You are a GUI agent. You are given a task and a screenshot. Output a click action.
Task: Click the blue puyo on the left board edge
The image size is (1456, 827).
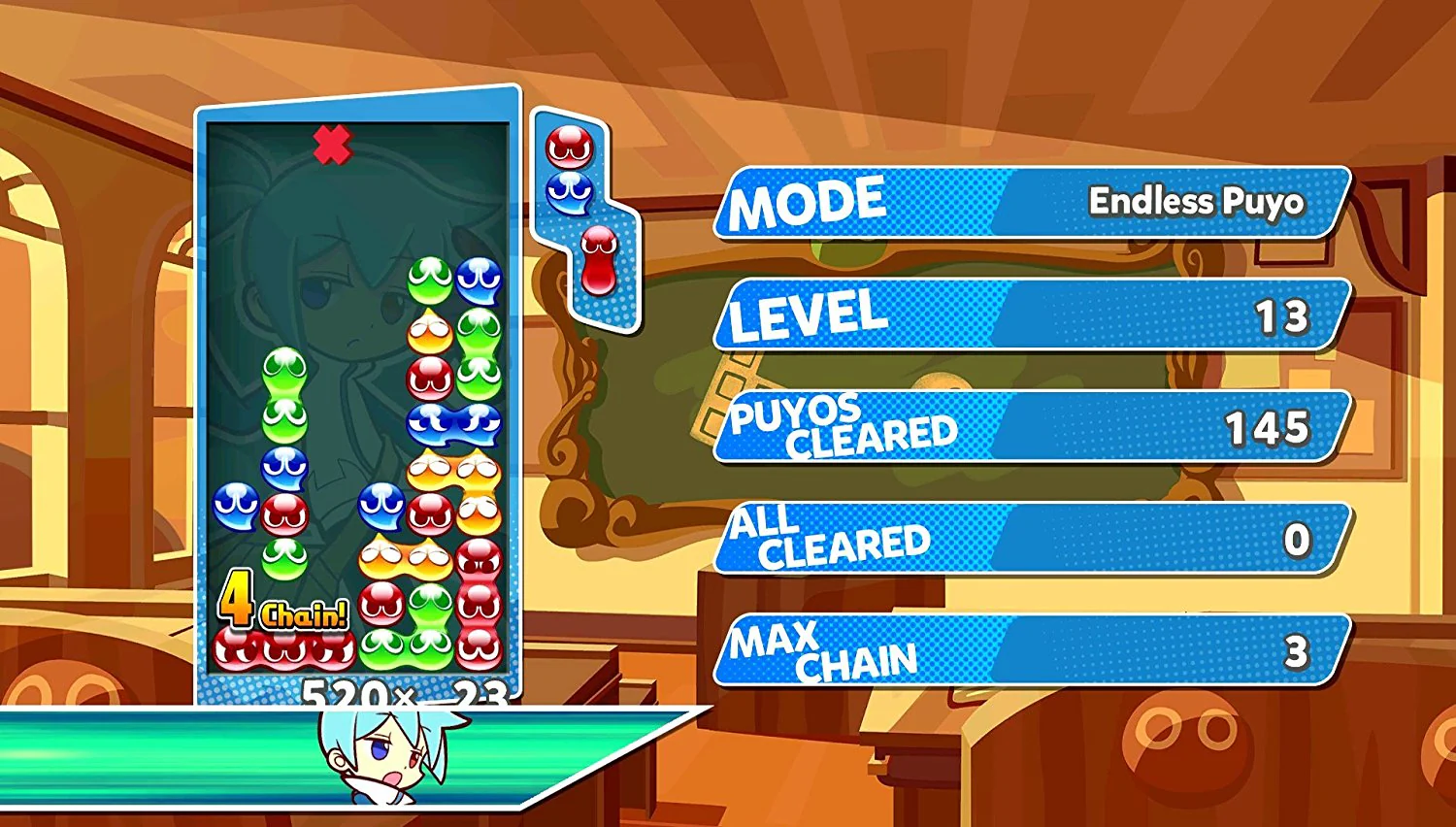(x=233, y=505)
